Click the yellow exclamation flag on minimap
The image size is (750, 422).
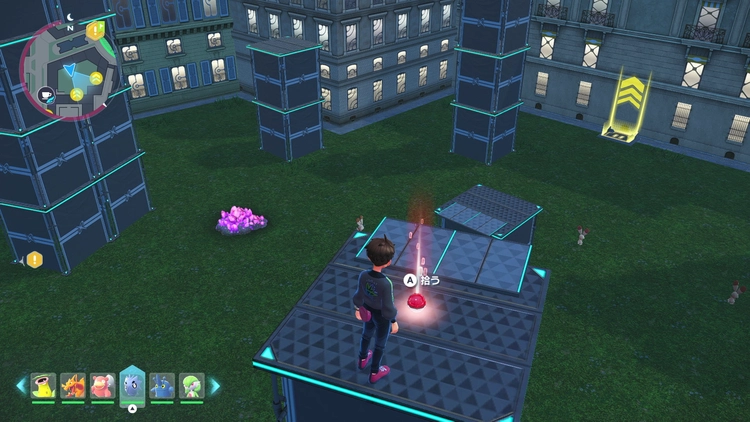point(95,31)
